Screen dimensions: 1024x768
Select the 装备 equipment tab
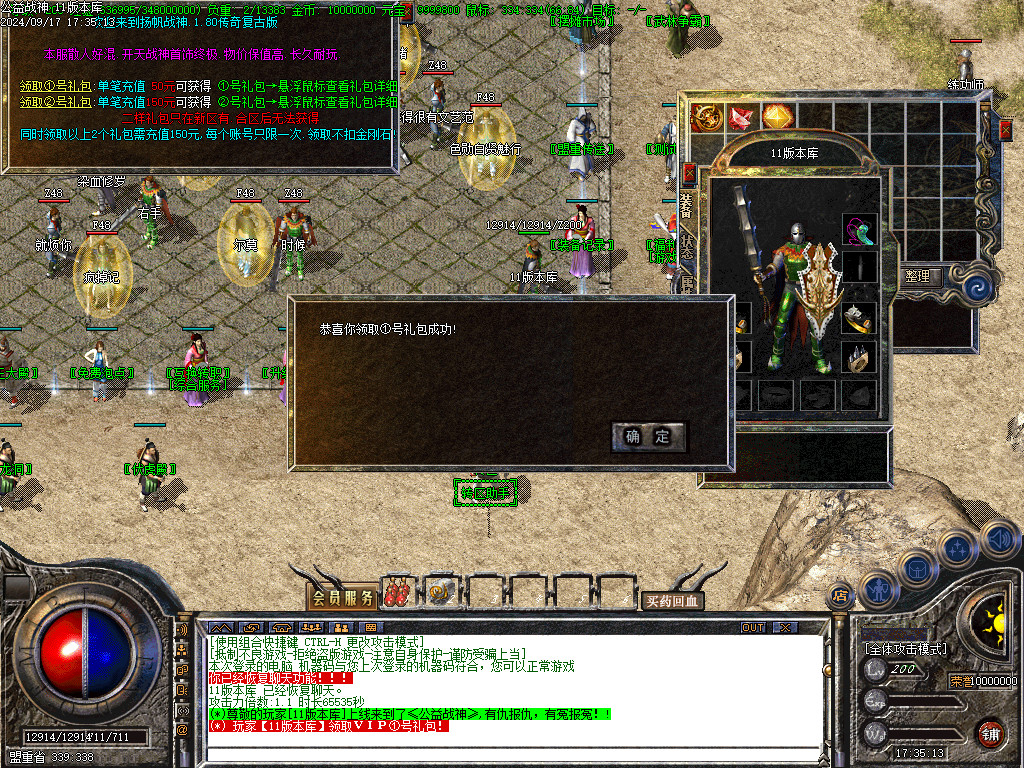point(687,207)
